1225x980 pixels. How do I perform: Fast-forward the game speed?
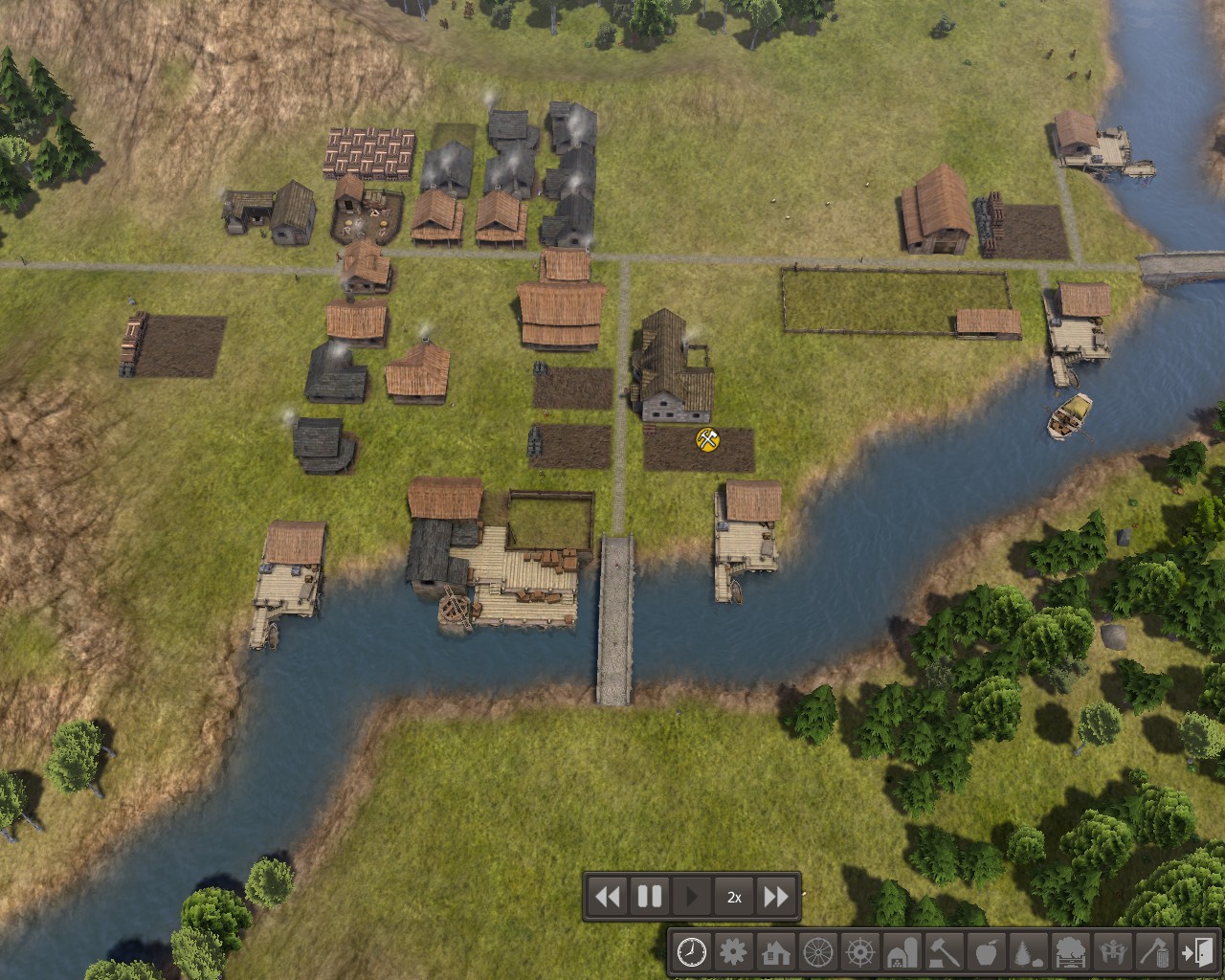click(777, 897)
